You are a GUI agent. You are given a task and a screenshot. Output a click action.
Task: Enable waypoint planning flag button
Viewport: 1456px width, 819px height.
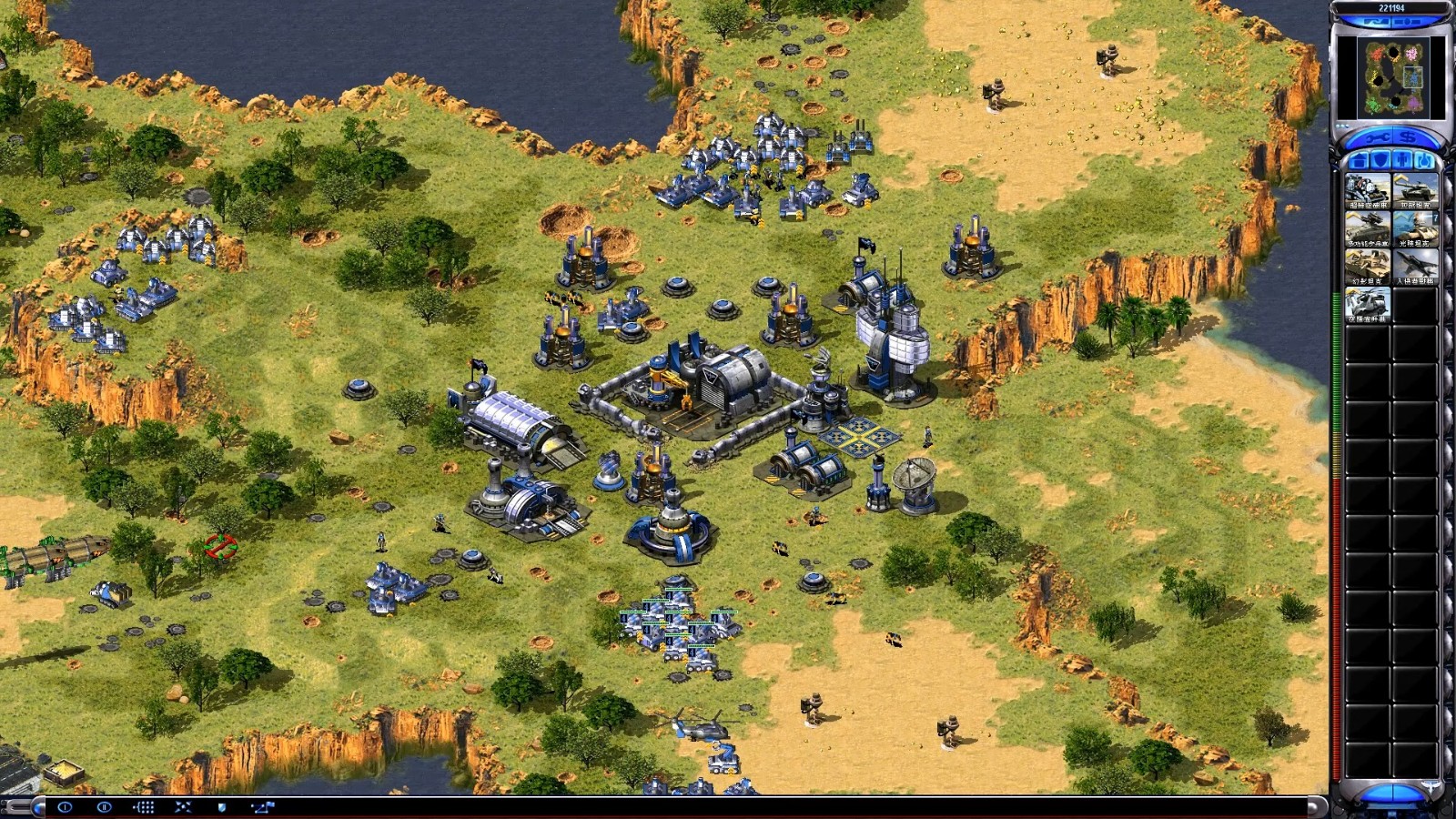click(263, 807)
